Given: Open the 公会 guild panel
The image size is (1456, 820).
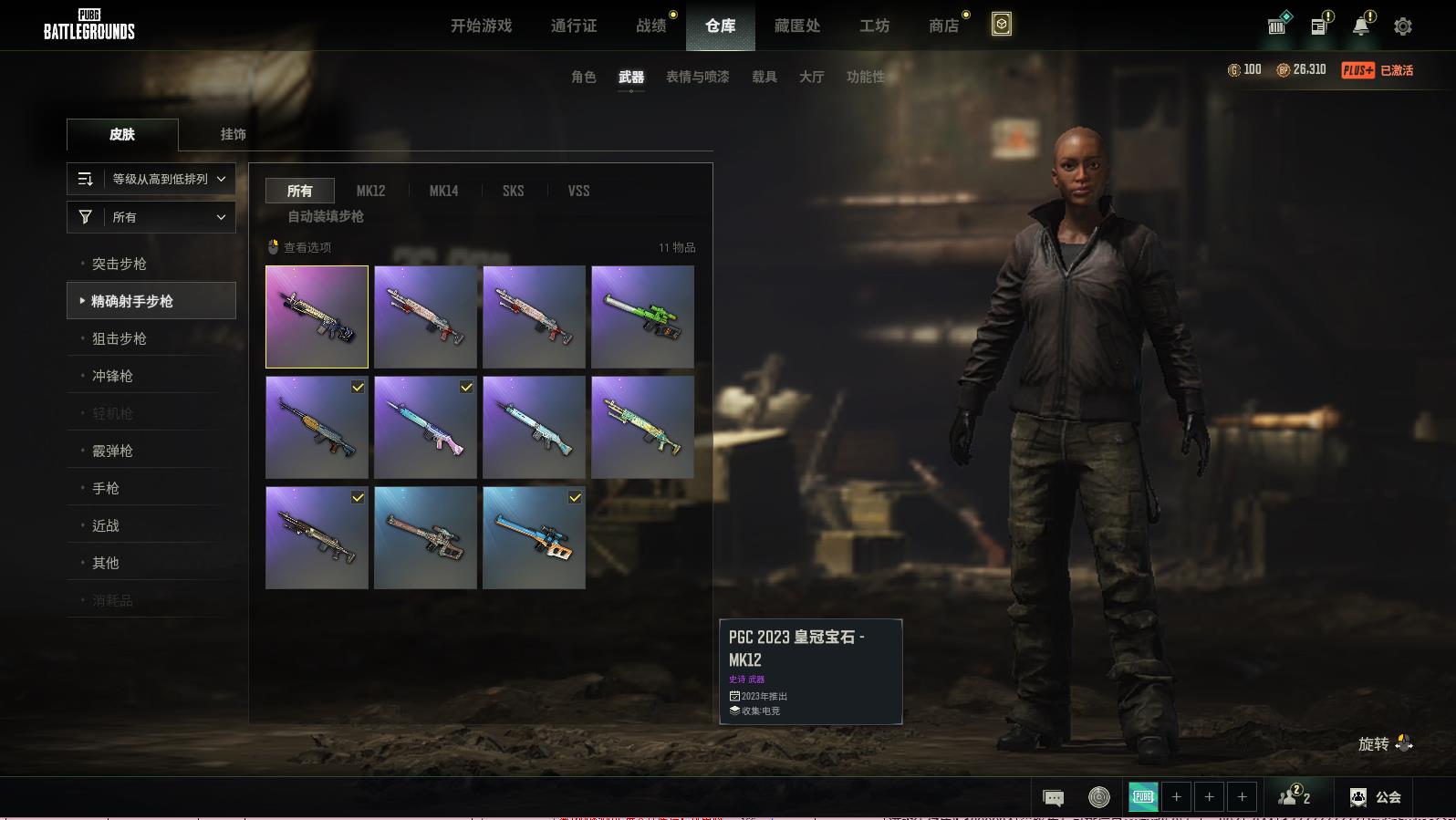Looking at the screenshot, I should point(1376,797).
